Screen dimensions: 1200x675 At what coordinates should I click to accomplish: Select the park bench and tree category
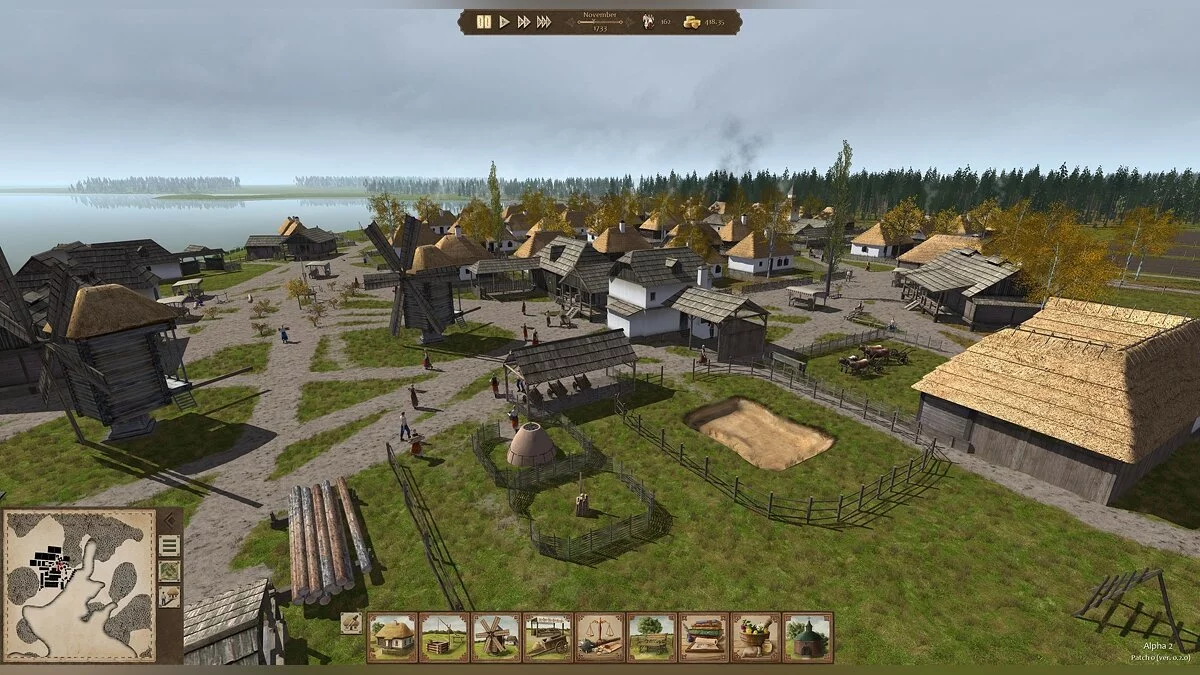point(652,637)
